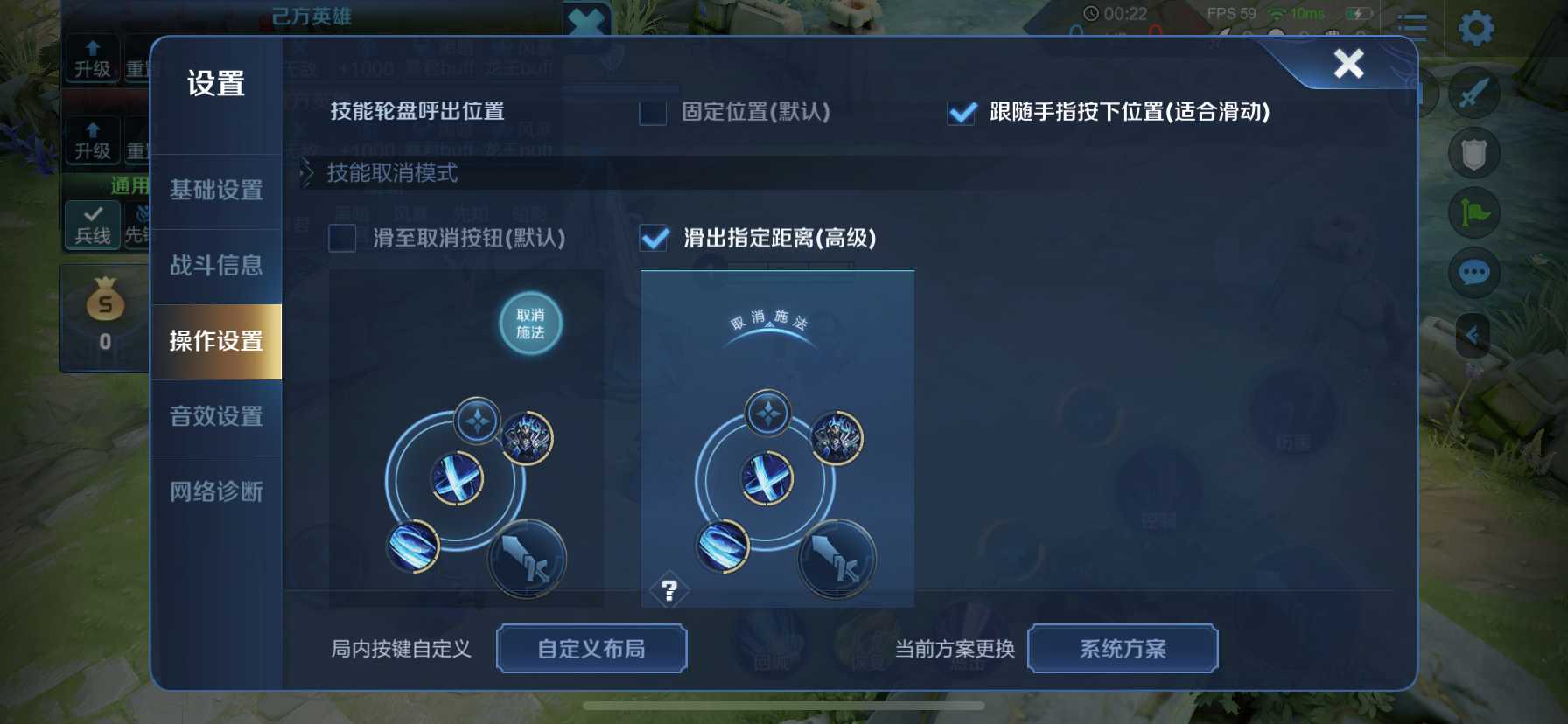Click the 自定义布局 button
The width and height of the screenshot is (1568, 724).
click(591, 649)
